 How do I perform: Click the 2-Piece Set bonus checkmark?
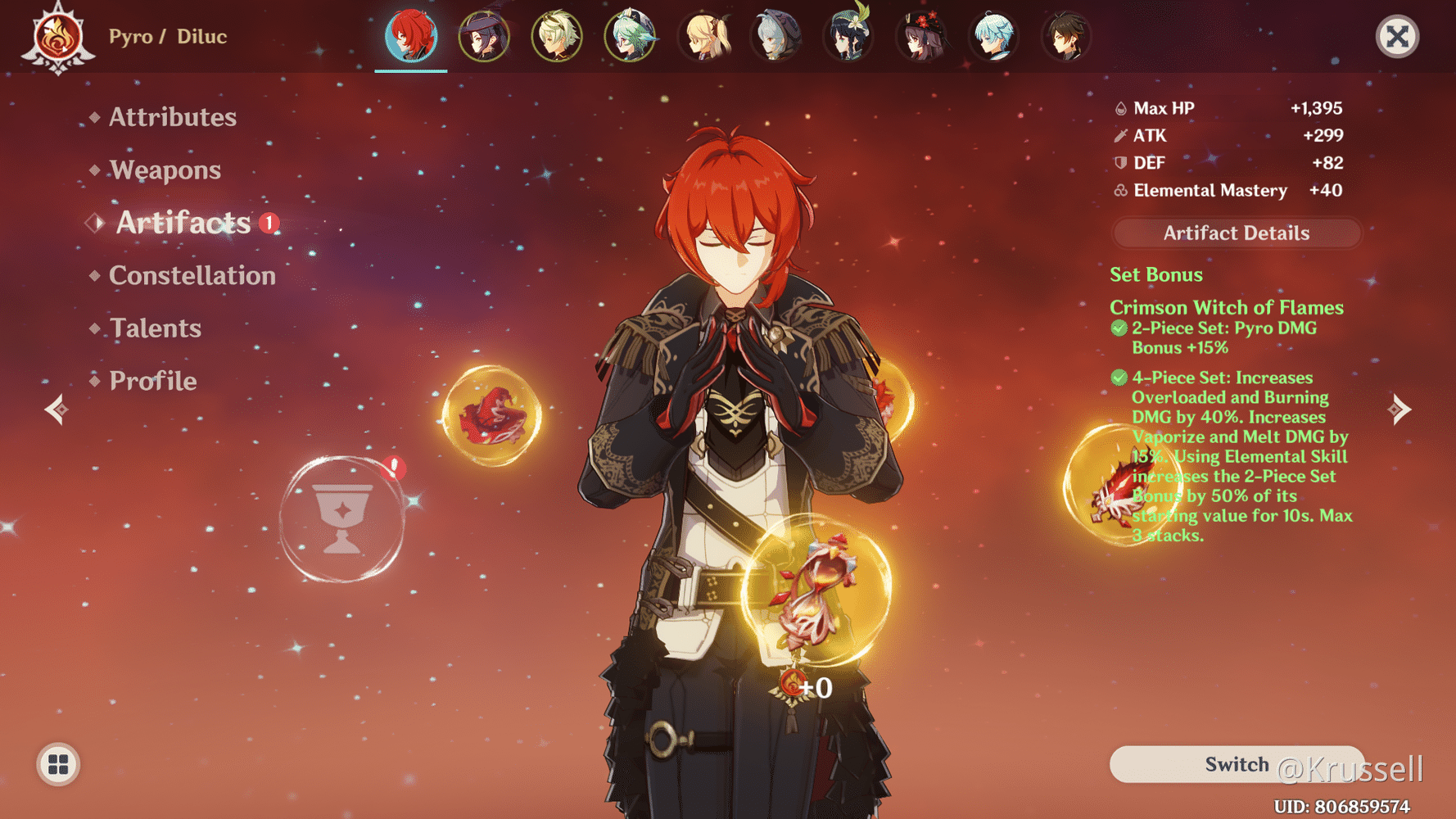point(1119,328)
